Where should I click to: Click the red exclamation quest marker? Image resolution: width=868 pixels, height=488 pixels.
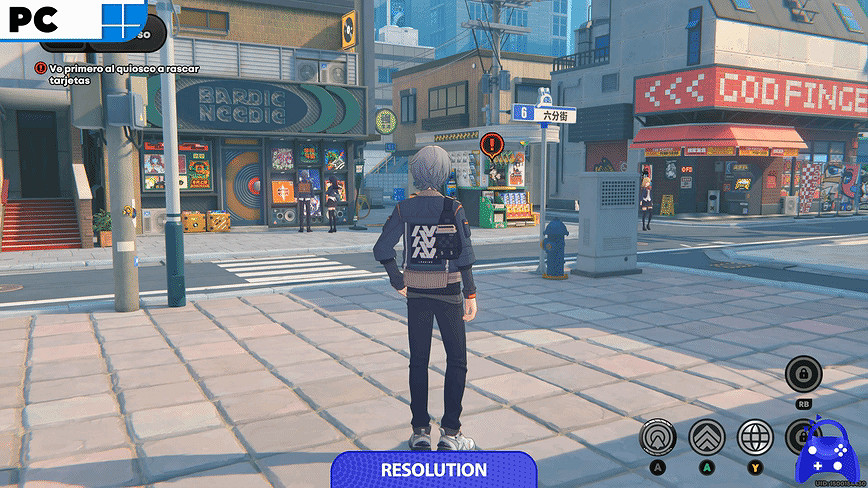[x=493, y=144]
